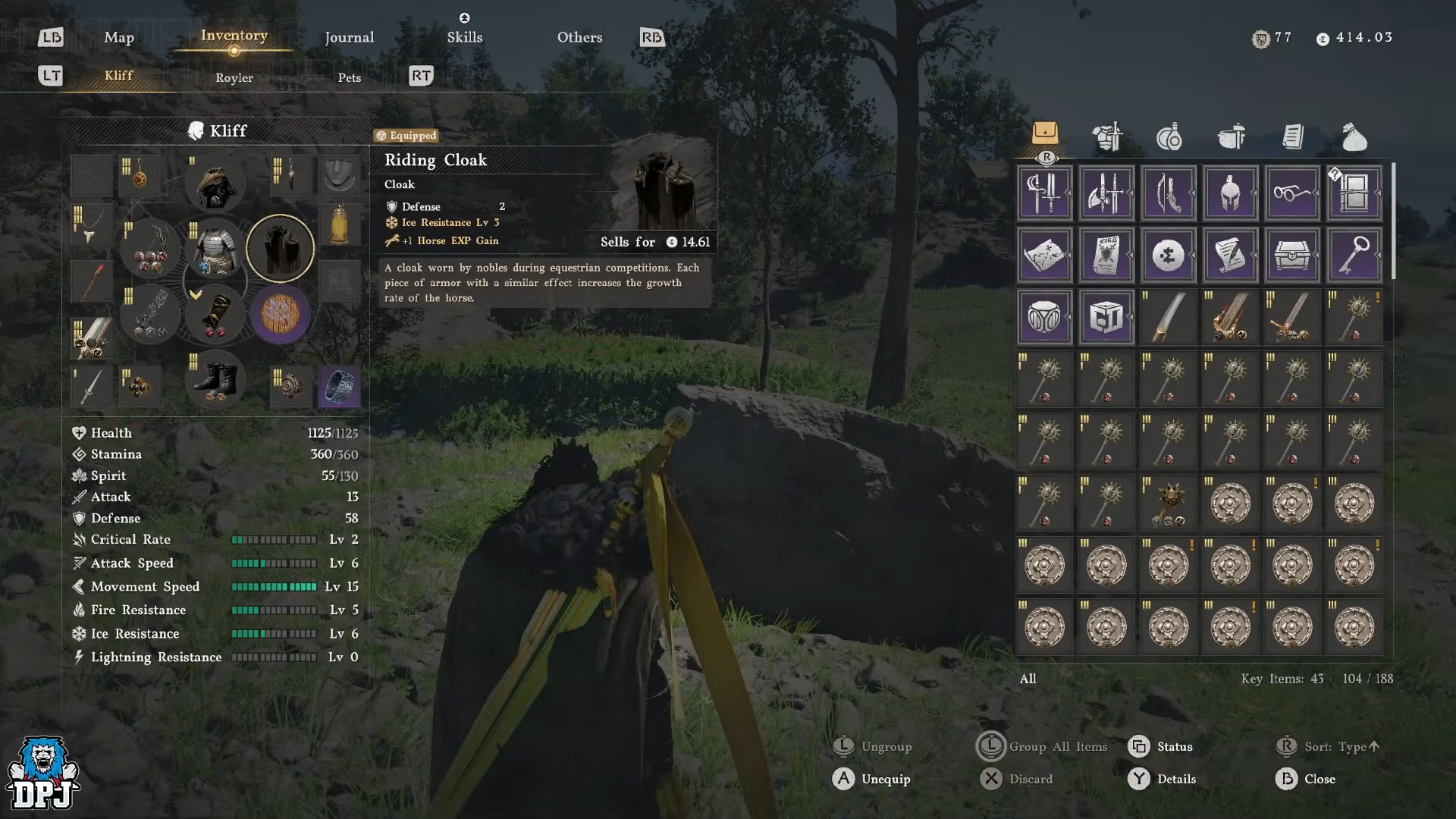Select the equipped hooded helmet slot
The image size is (1456, 819).
tap(215, 184)
